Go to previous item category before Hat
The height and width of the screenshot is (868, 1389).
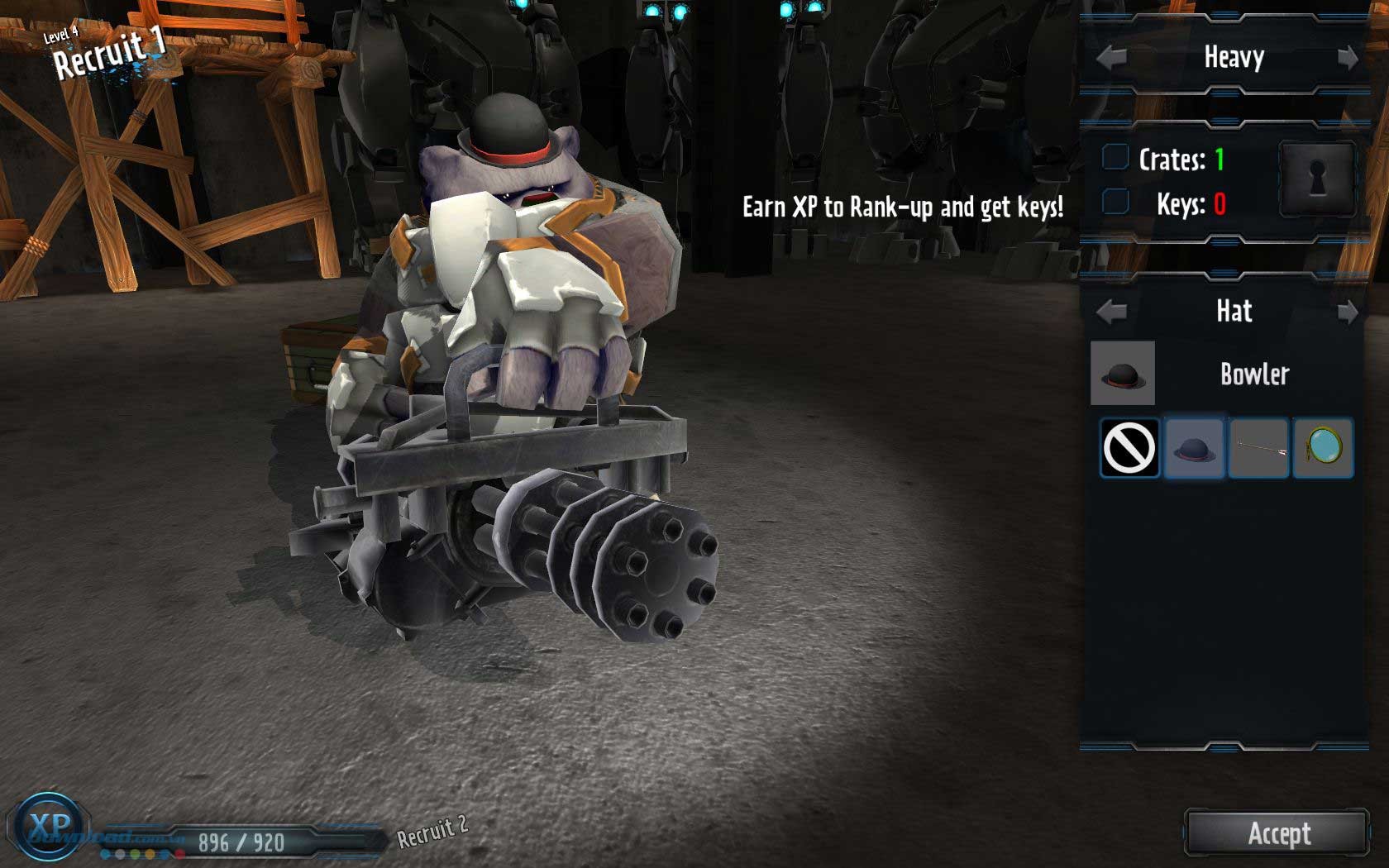tap(1111, 312)
